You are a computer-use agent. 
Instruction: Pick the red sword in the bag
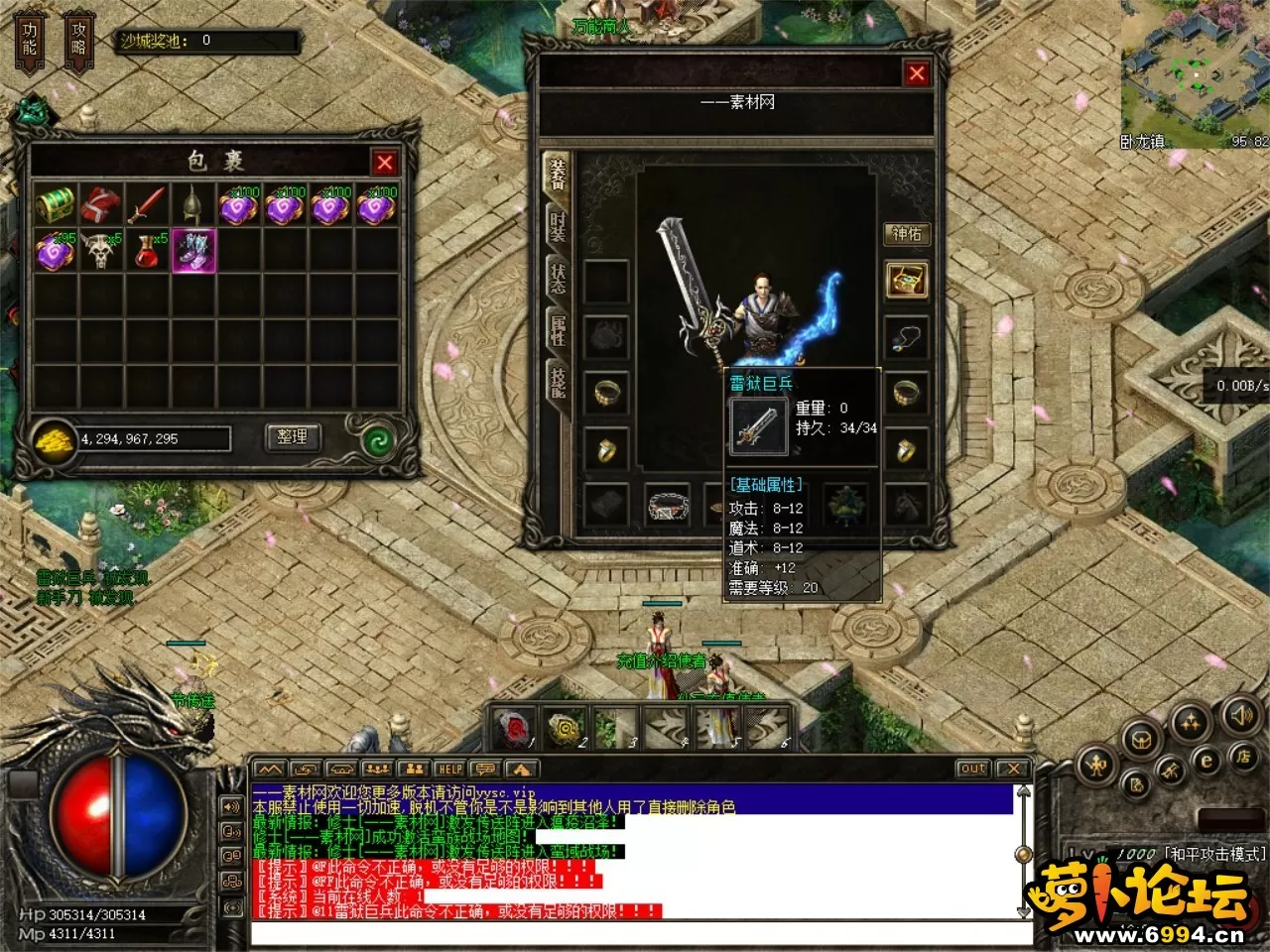pos(147,205)
